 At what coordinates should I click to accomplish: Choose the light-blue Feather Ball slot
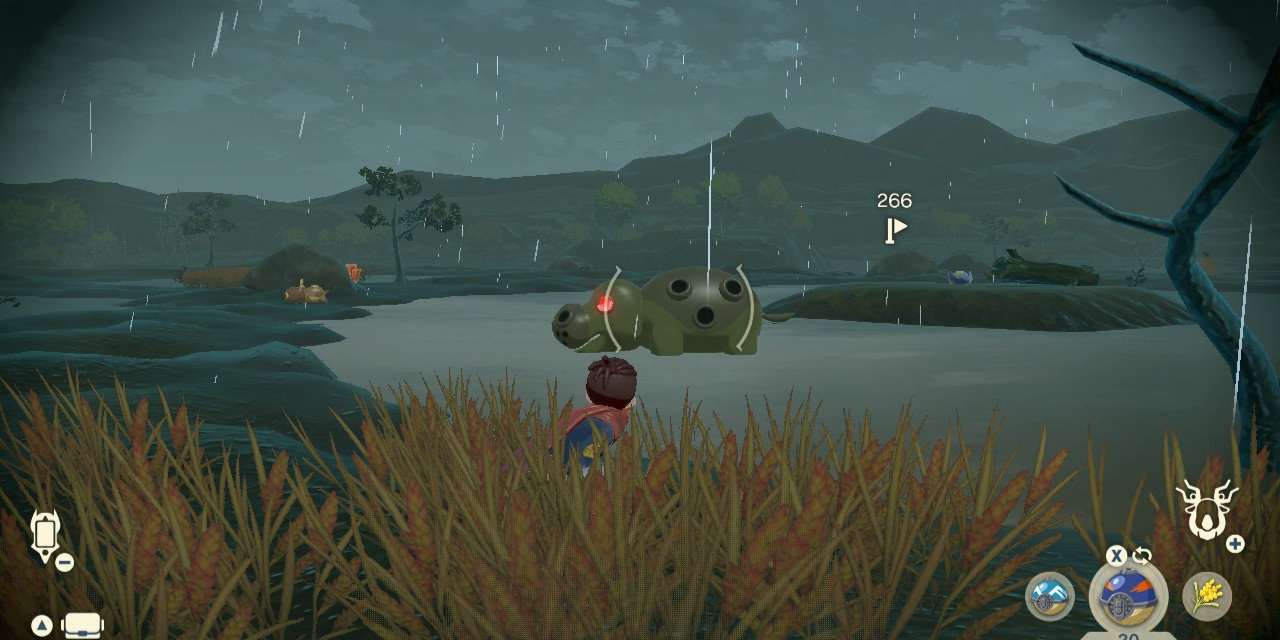1049,596
